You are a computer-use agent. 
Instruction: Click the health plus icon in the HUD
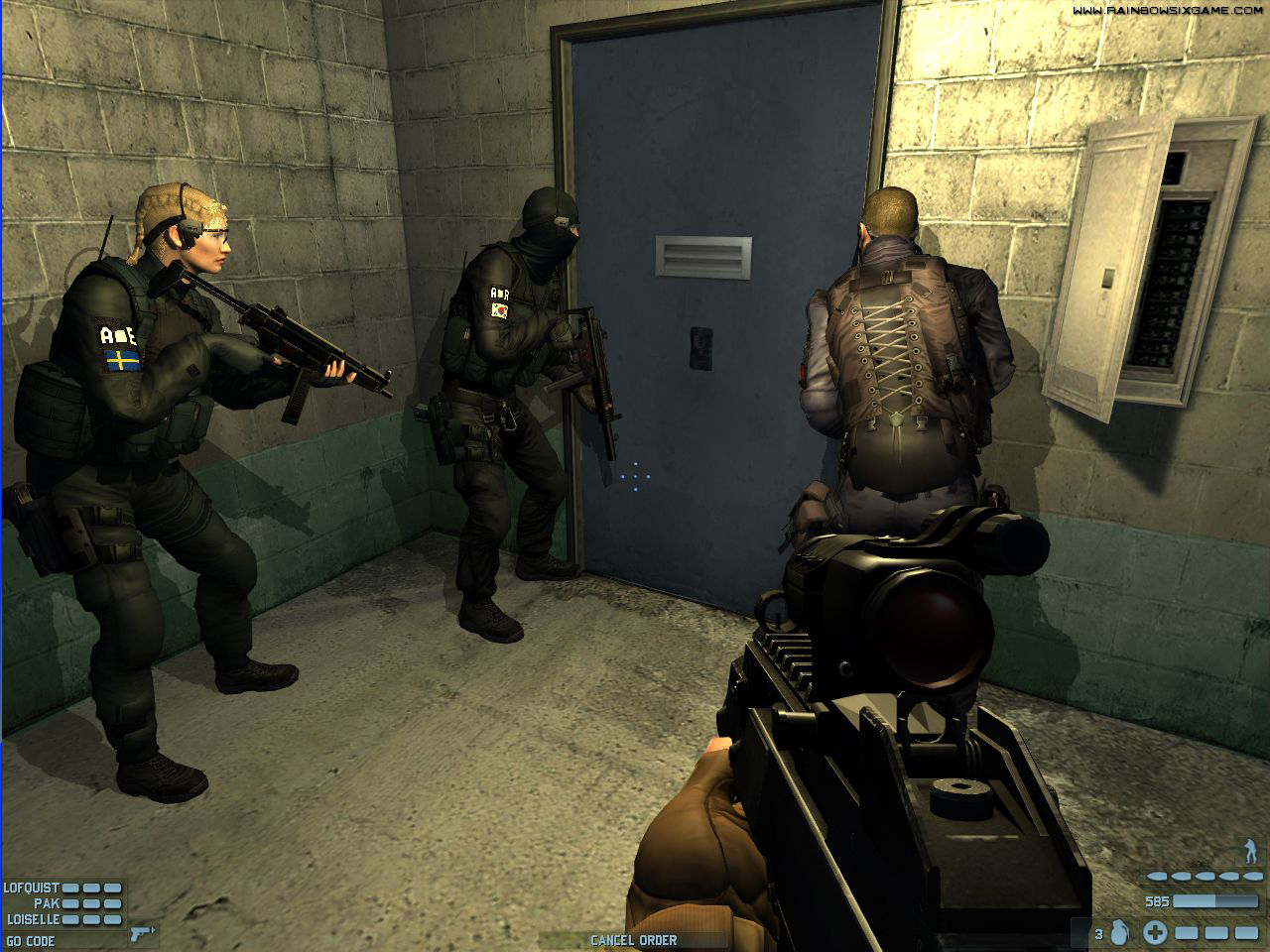coord(1155,933)
